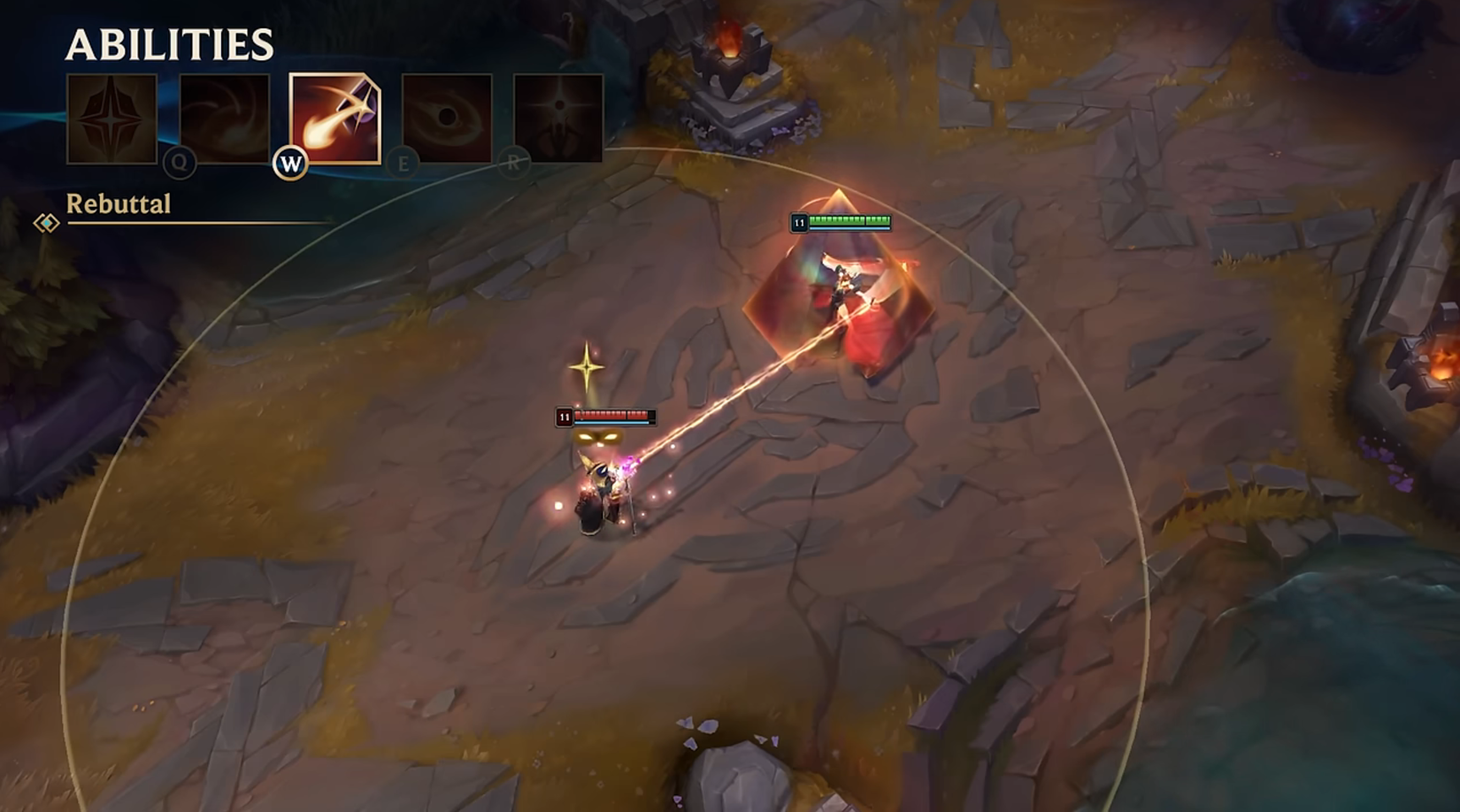Image resolution: width=1460 pixels, height=812 pixels.
Task: Toggle the Q keybind badge
Action: click(x=180, y=164)
